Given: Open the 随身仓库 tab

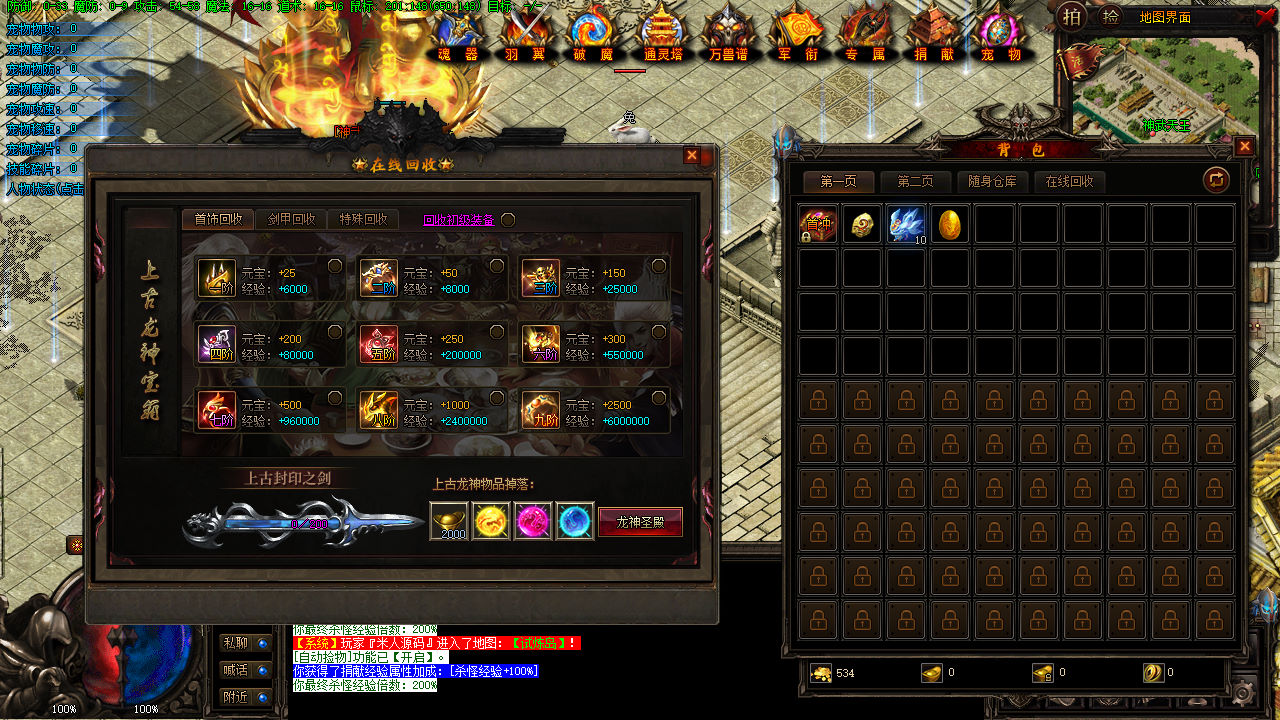Looking at the screenshot, I should tap(992, 182).
